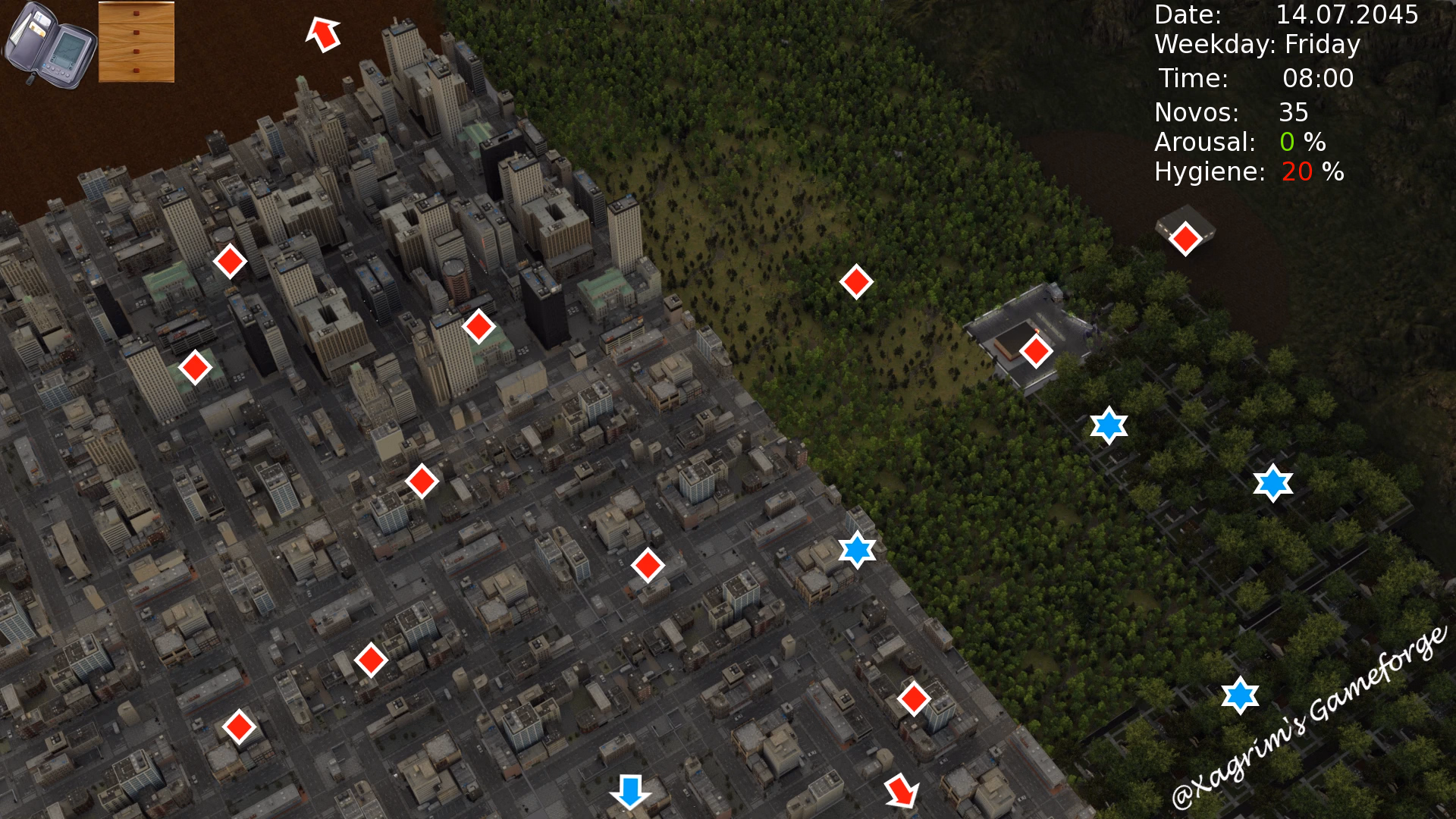Click the red up arrow to scroll map north

(324, 34)
